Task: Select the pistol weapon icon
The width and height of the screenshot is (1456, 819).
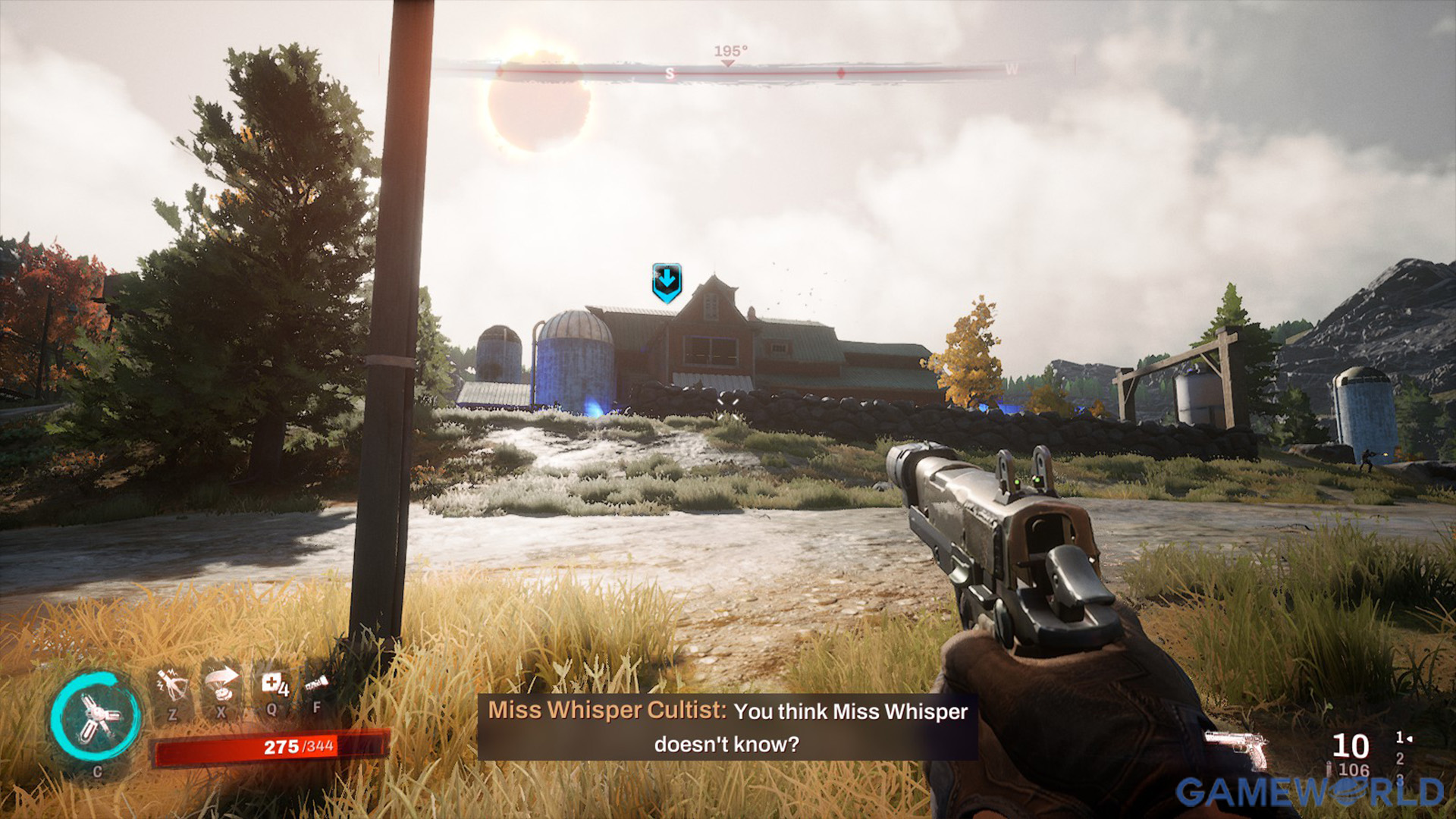Action: tap(1237, 748)
